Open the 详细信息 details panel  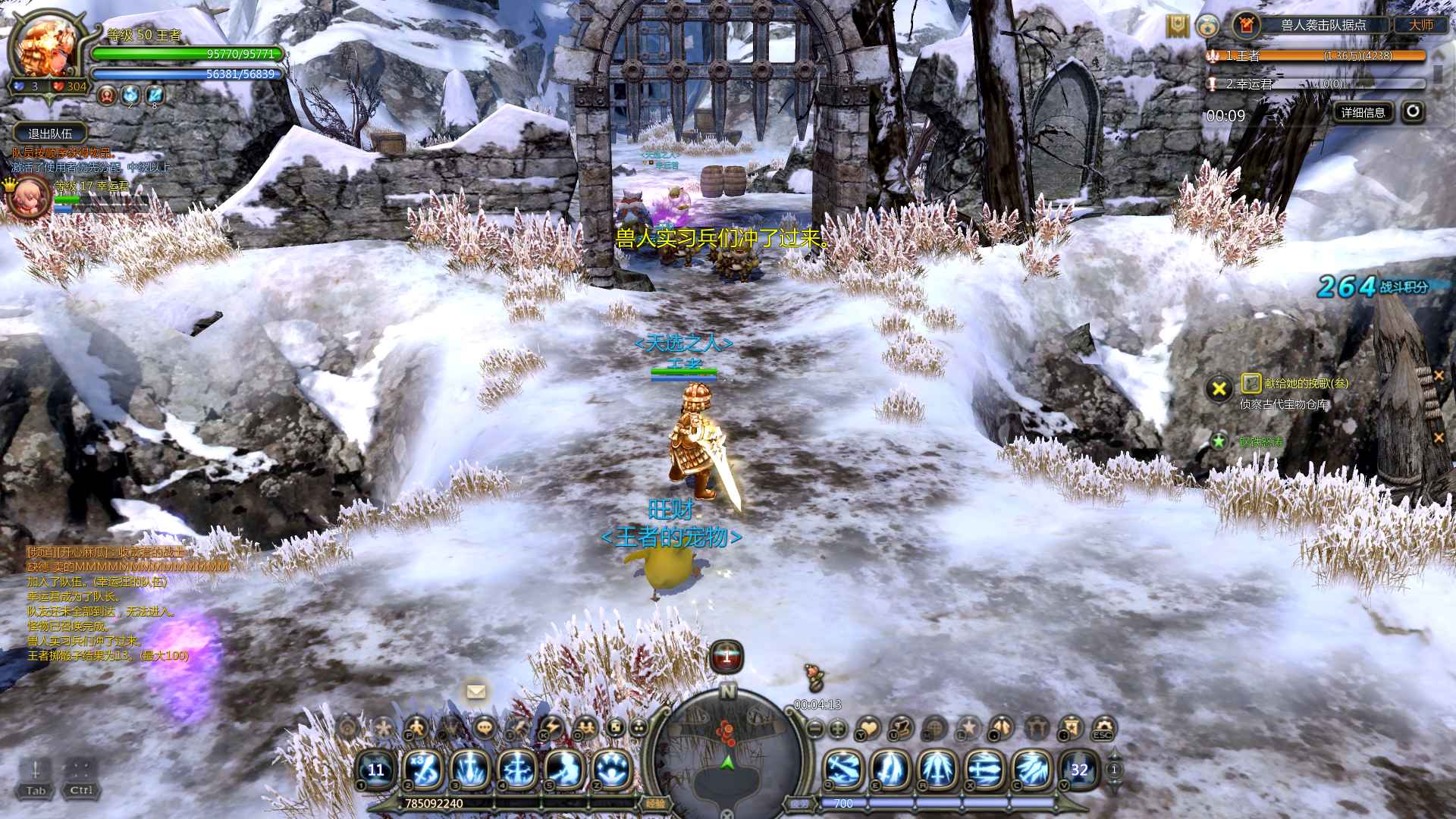tap(1363, 112)
